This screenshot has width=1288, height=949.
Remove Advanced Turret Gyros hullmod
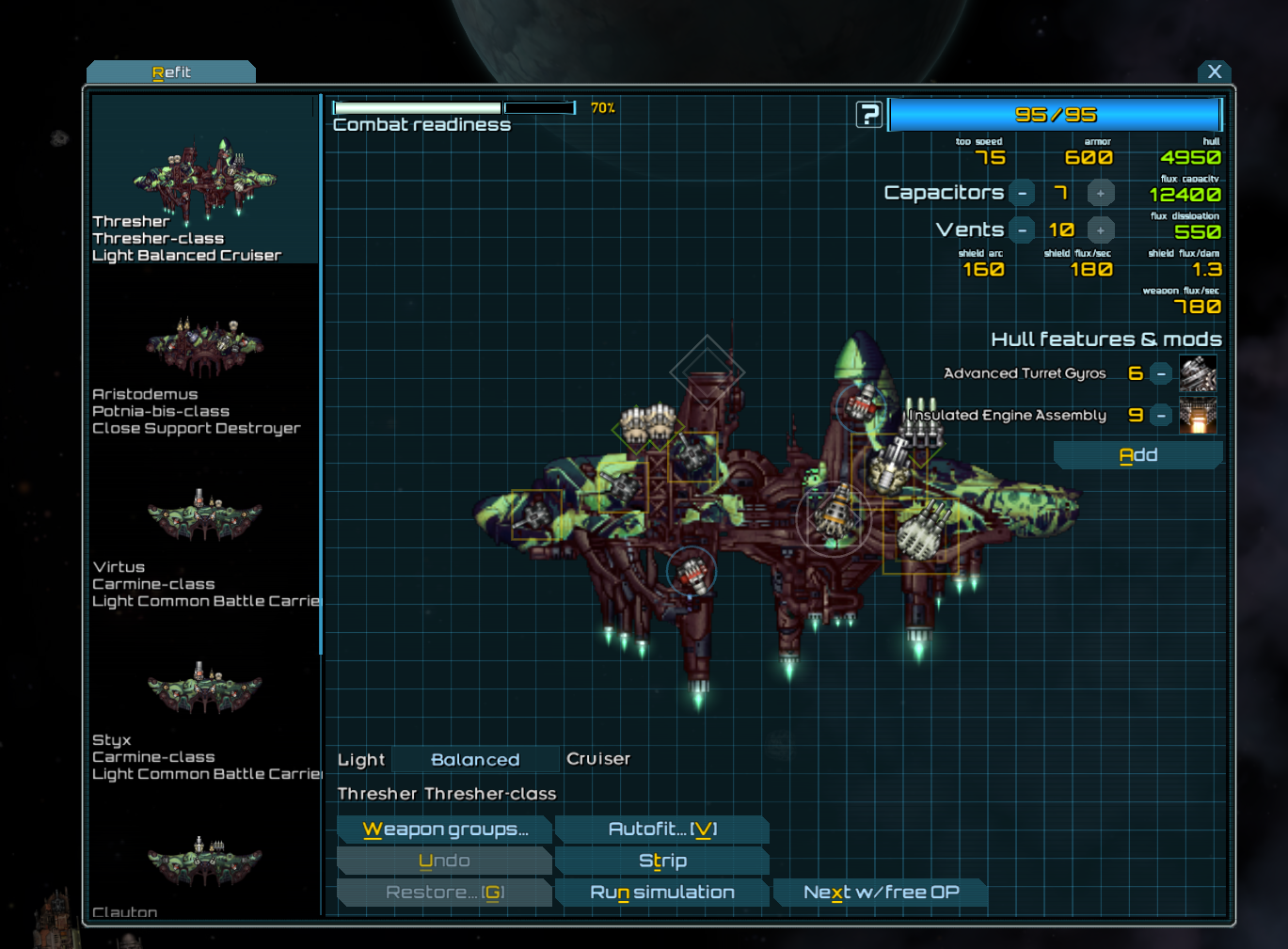pos(1161,373)
